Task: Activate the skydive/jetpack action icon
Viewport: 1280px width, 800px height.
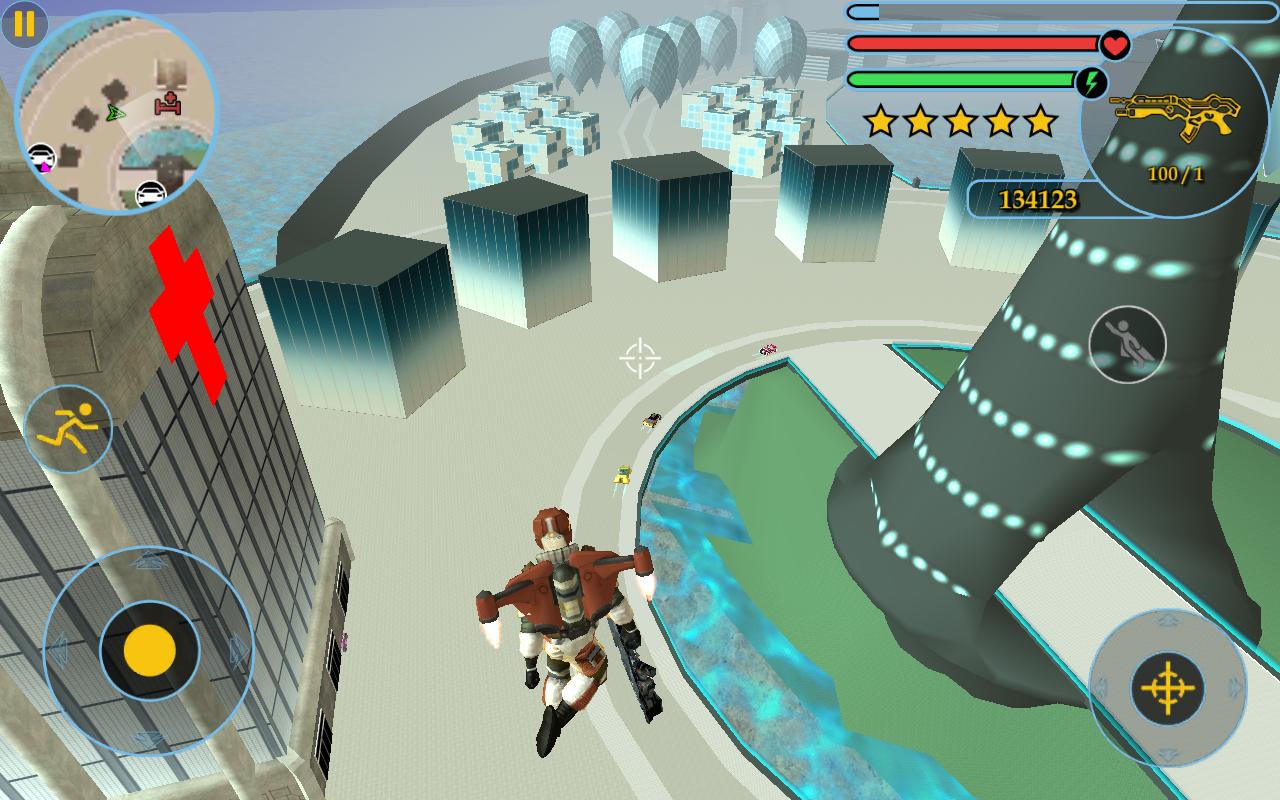Action: click(x=1125, y=343)
